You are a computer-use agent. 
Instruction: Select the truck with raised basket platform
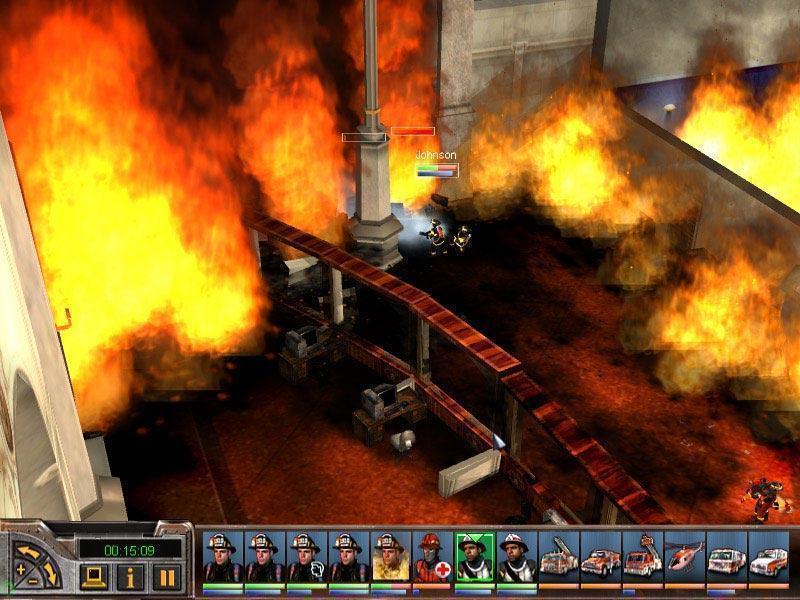641,557
